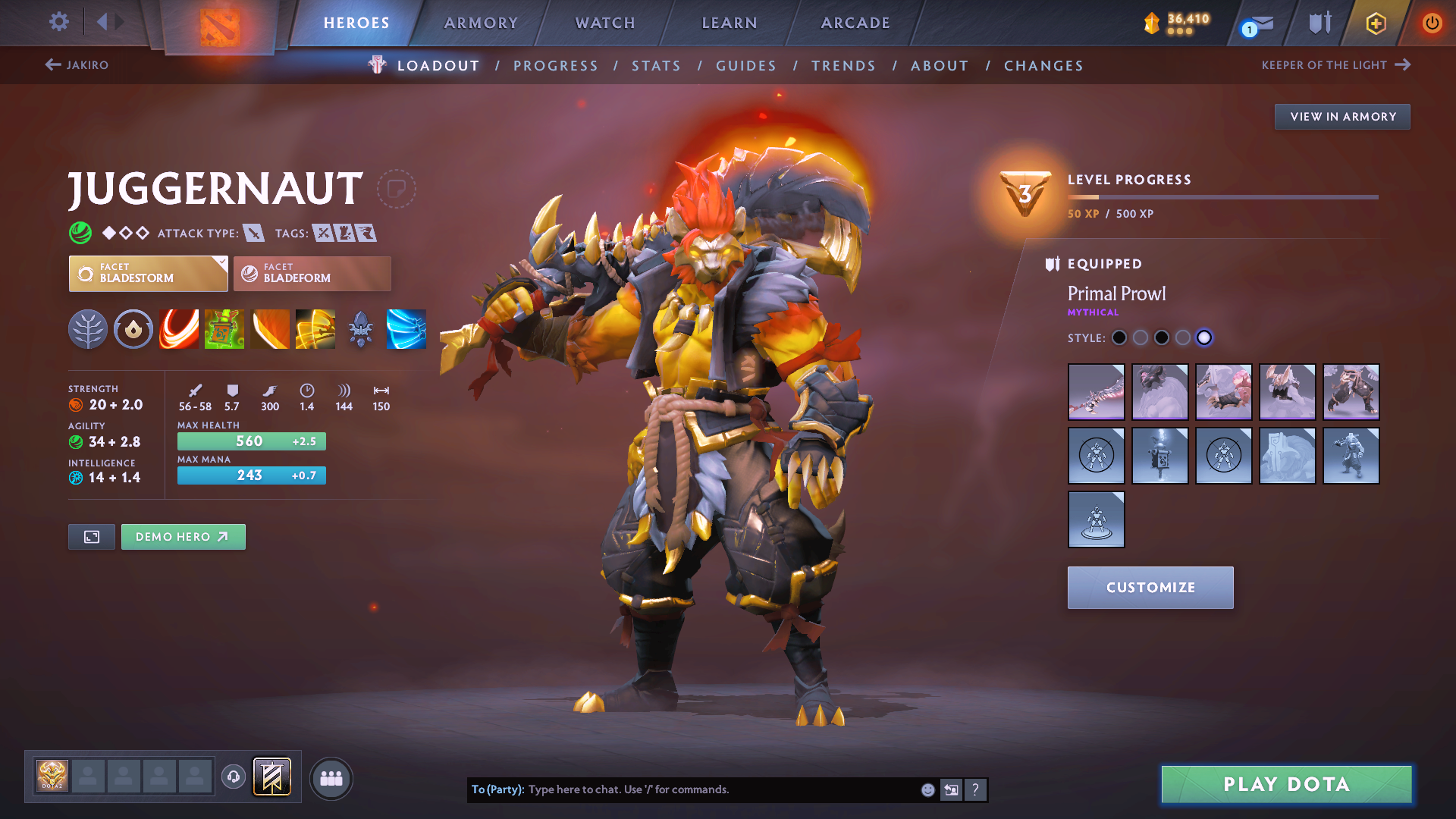The width and height of the screenshot is (1456, 819).
Task: Switch to the STATS tab
Action: 656,65
